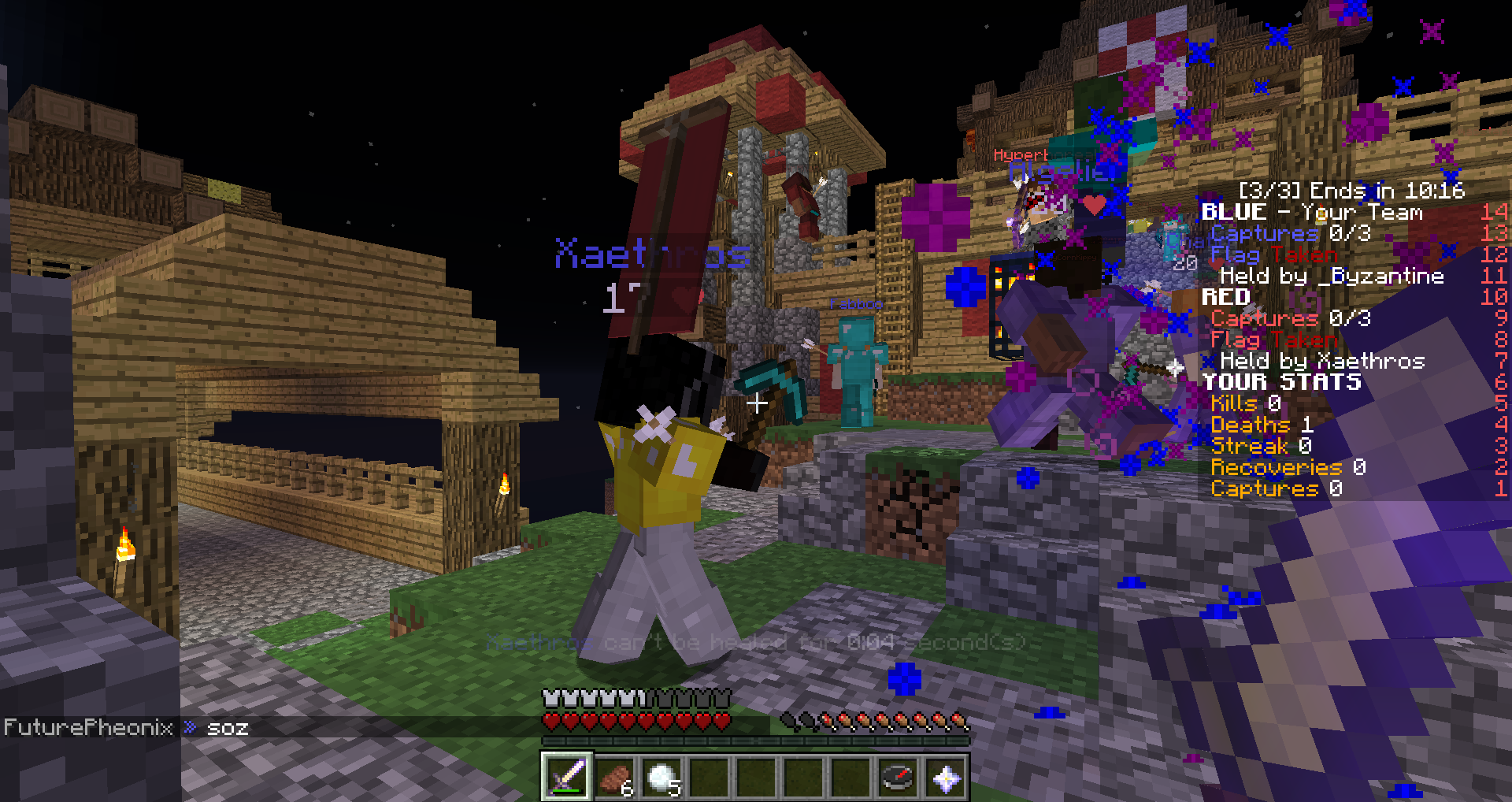Choose the snowball stack in the hotbar
The width and height of the screenshot is (1512, 802).
pyautogui.click(x=661, y=778)
